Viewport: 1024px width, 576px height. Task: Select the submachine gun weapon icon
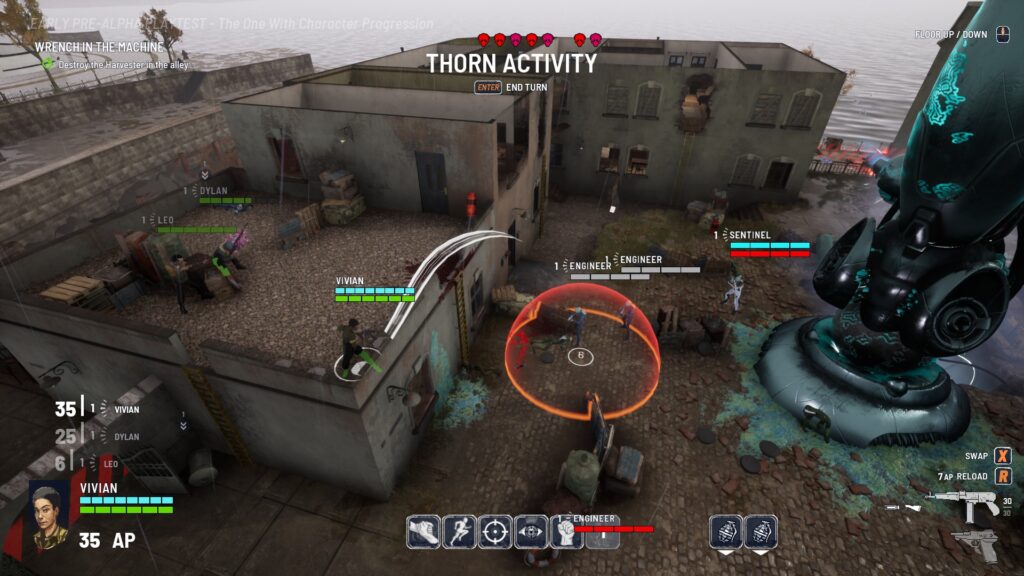pos(962,505)
